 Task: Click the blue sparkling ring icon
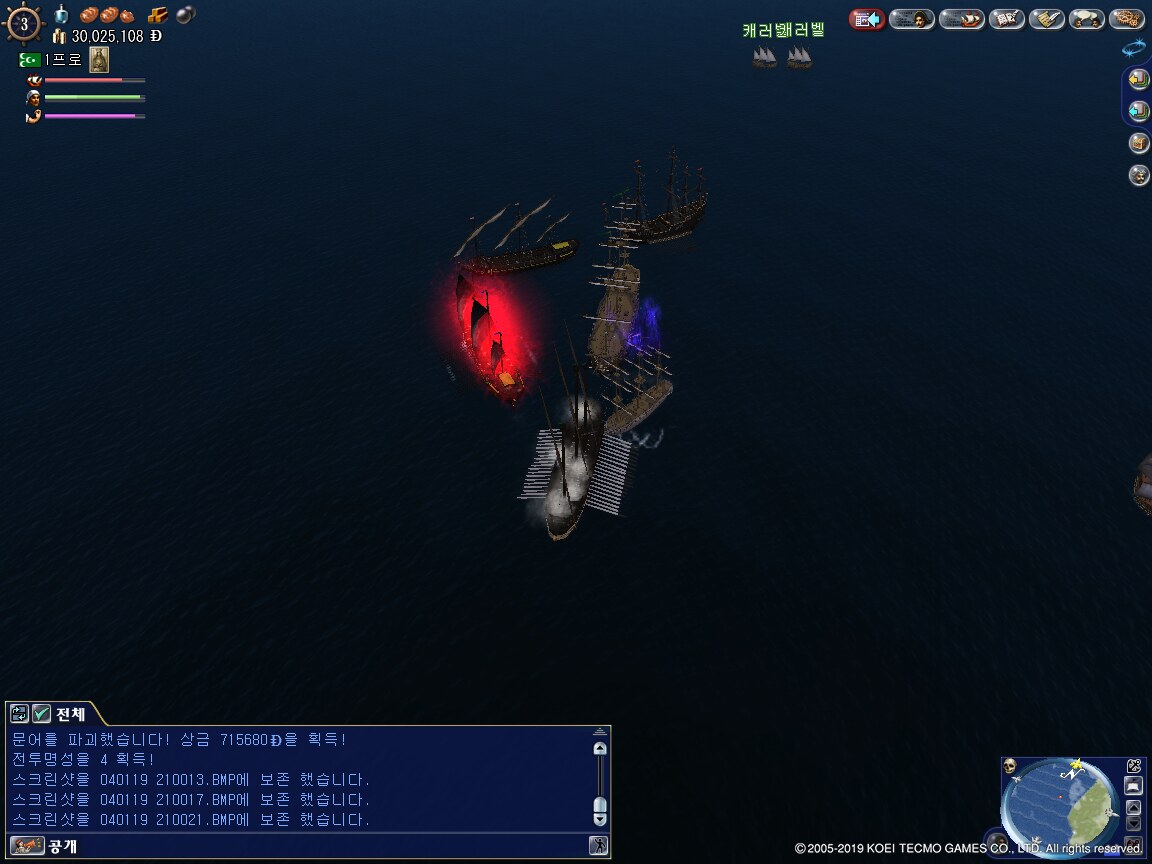tap(1134, 47)
